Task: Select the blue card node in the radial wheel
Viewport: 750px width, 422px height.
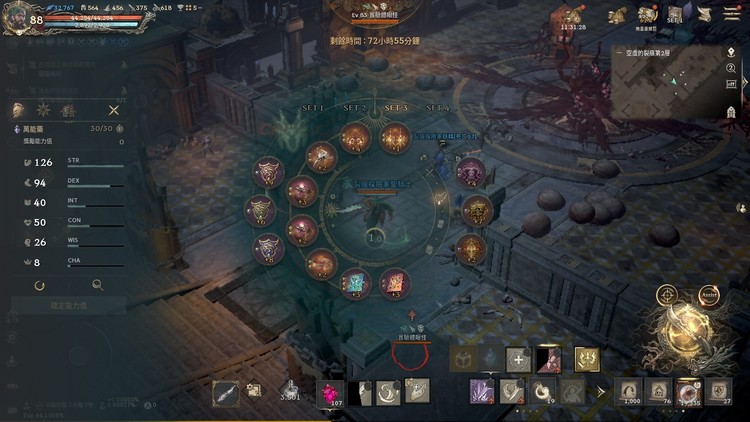Action: (x=356, y=283)
